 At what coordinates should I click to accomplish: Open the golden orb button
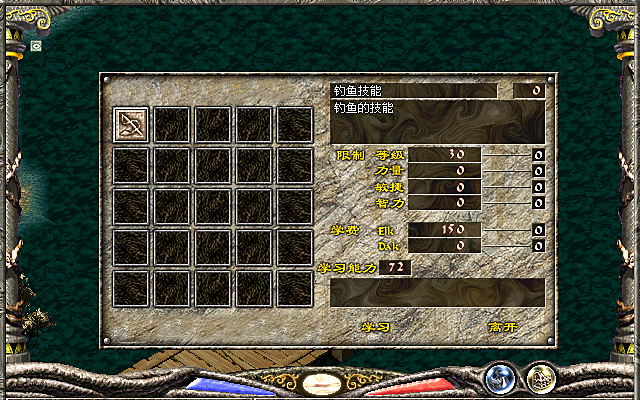coord(541,377)
